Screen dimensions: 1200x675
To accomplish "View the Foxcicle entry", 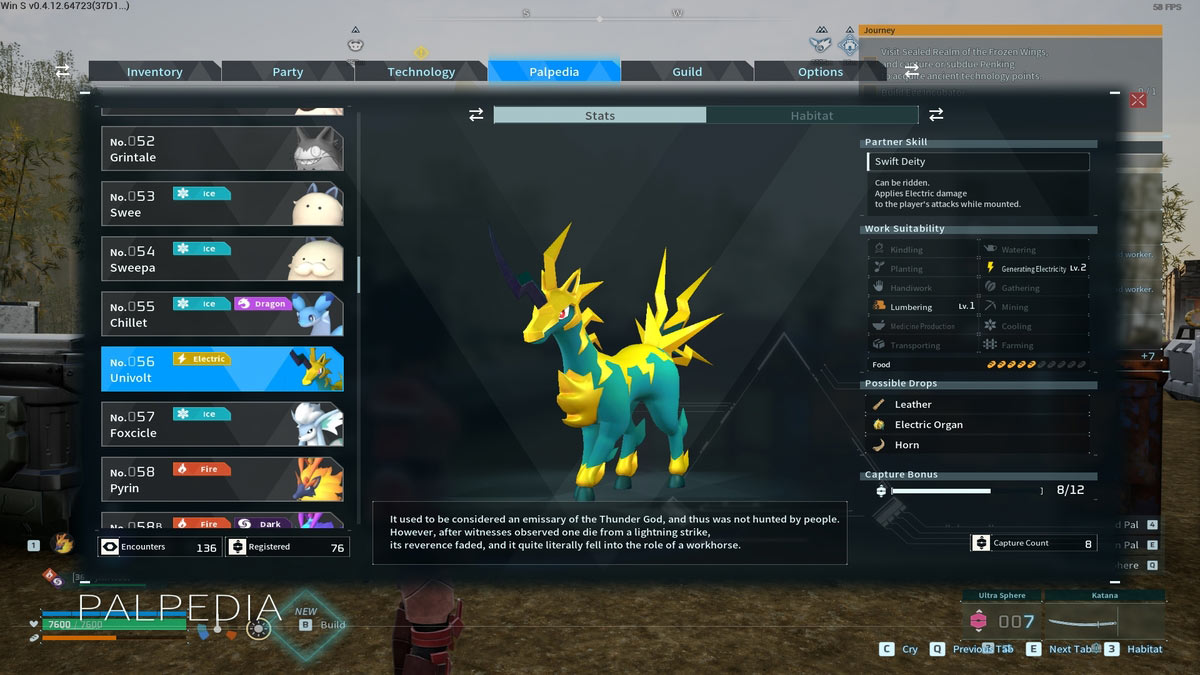I will tap(222, 424).
